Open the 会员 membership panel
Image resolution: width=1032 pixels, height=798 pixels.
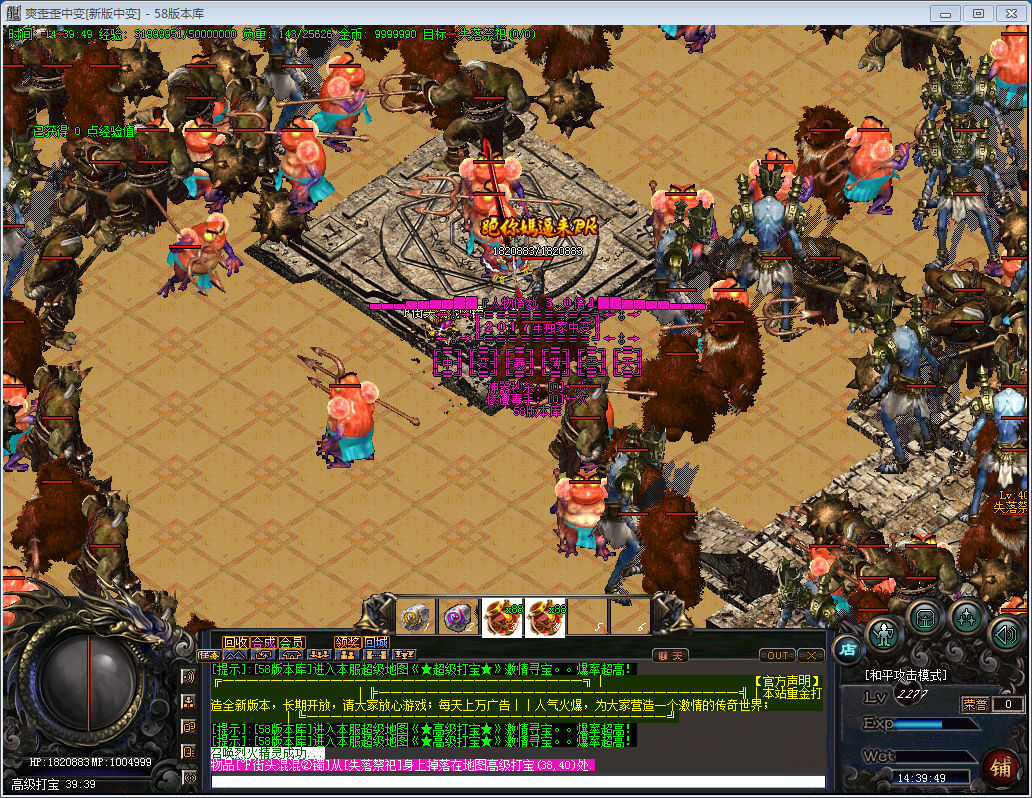pyautogui.click(x=292, y=642)
